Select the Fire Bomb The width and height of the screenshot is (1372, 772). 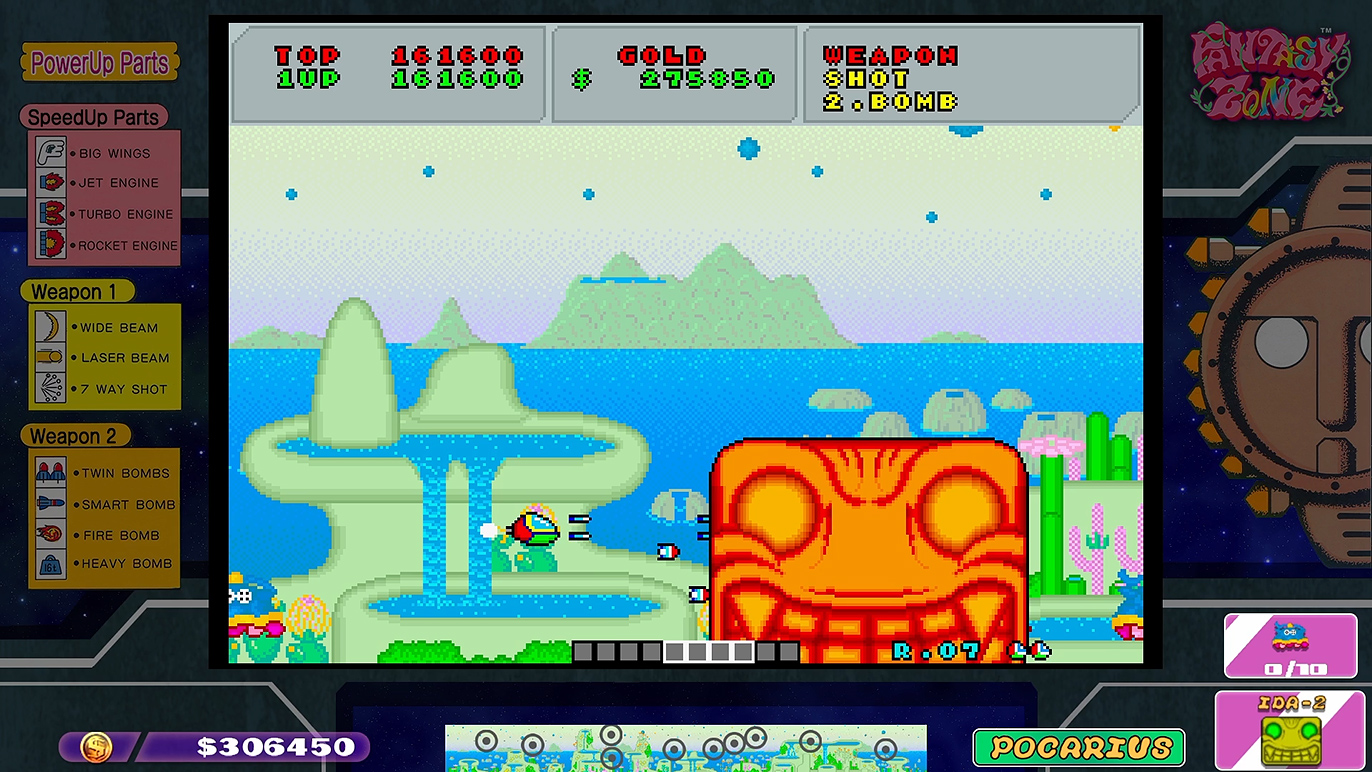pyautogui.click(x=105, y=535)
